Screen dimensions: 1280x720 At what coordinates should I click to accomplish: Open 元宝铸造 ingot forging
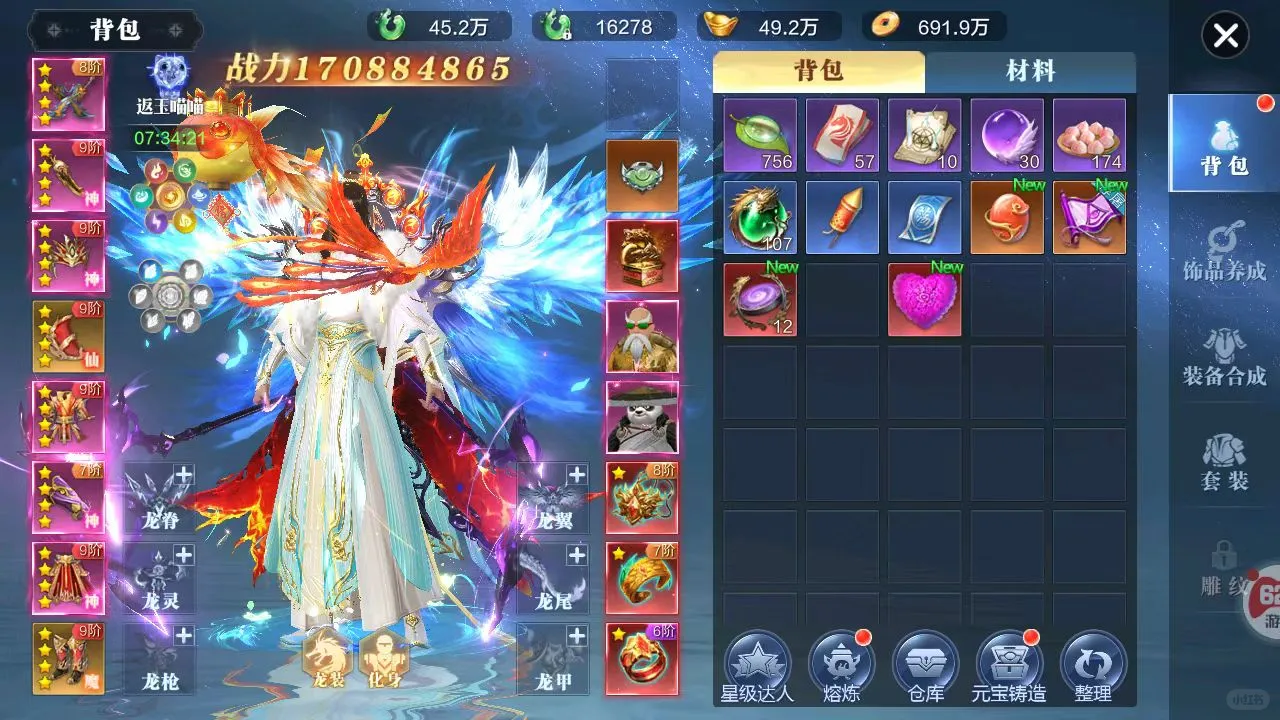(1009, 667)
